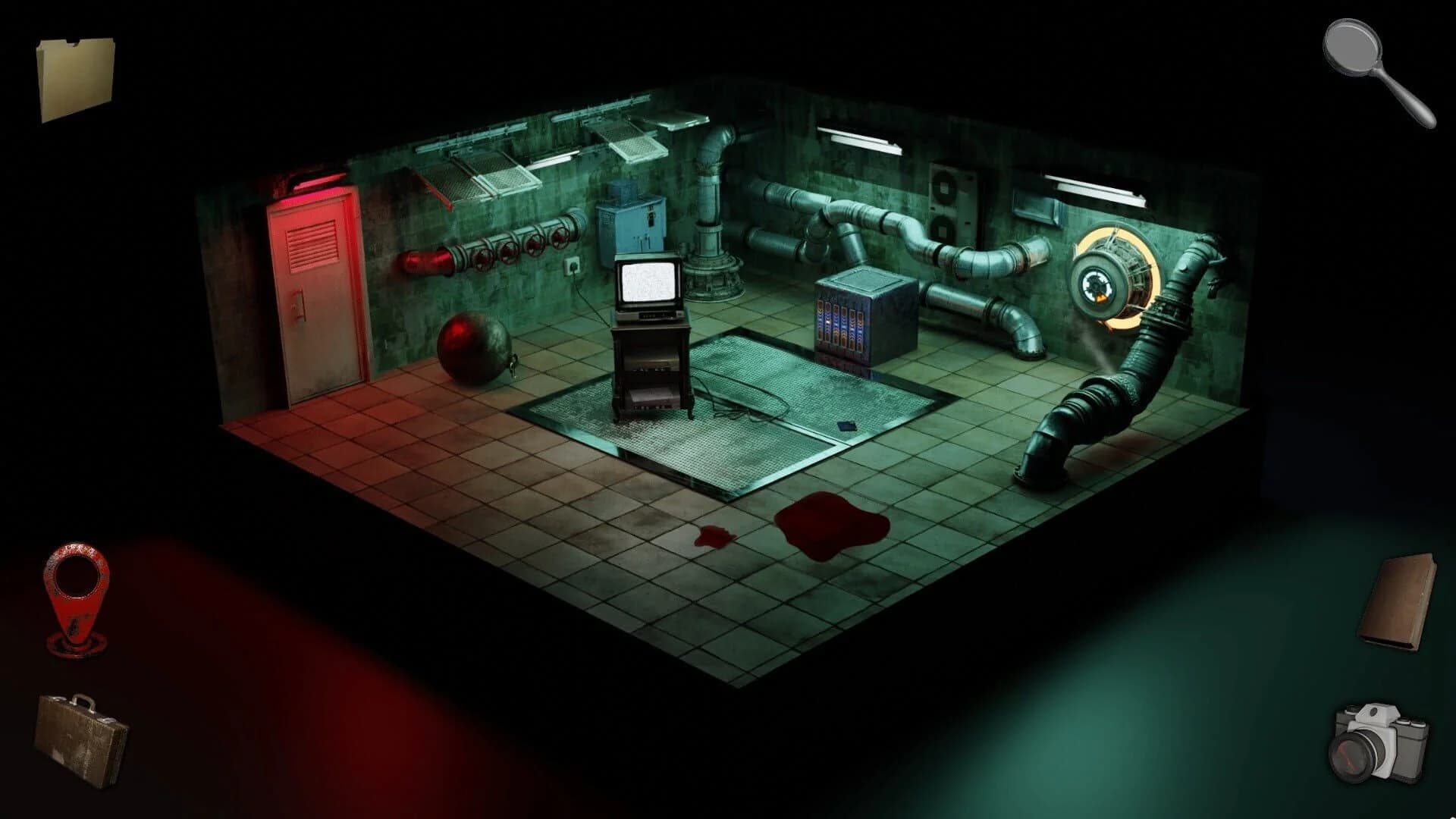Screen dimensions: 1456x819
Task: Toggle the wall power outlet
Action: pos(572,268)
